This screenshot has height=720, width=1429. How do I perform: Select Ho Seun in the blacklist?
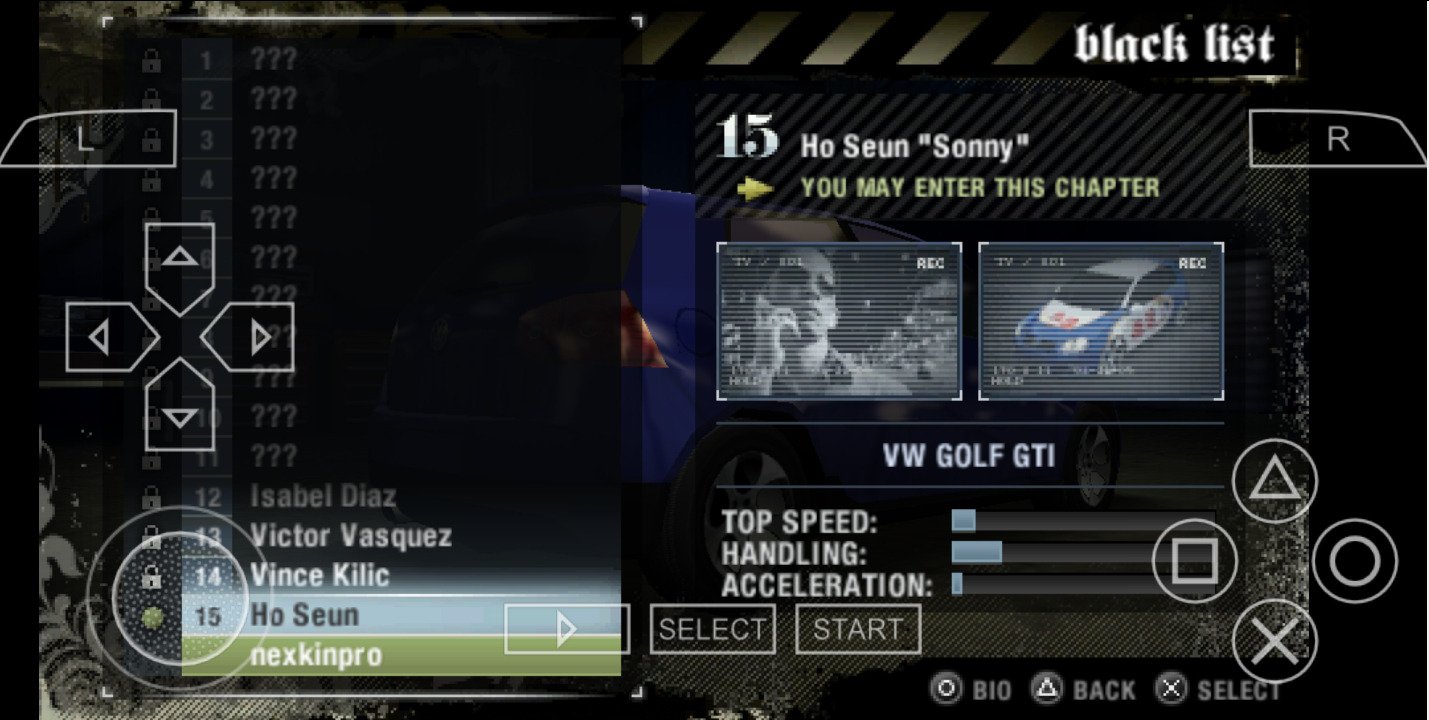305,615
